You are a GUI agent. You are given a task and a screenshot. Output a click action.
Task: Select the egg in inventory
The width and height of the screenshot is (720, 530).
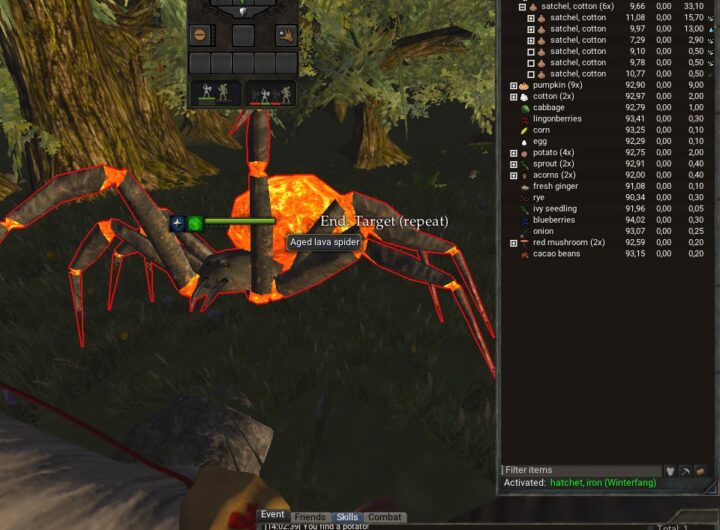(540, 141)
